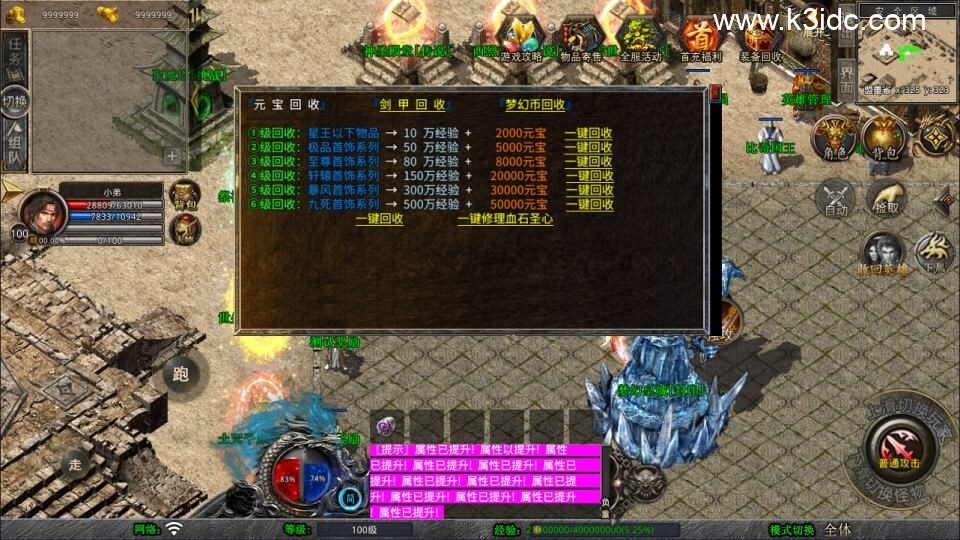960x540 pixels.
Task: Select the 任务 quest tab
Action: [15, 55]
